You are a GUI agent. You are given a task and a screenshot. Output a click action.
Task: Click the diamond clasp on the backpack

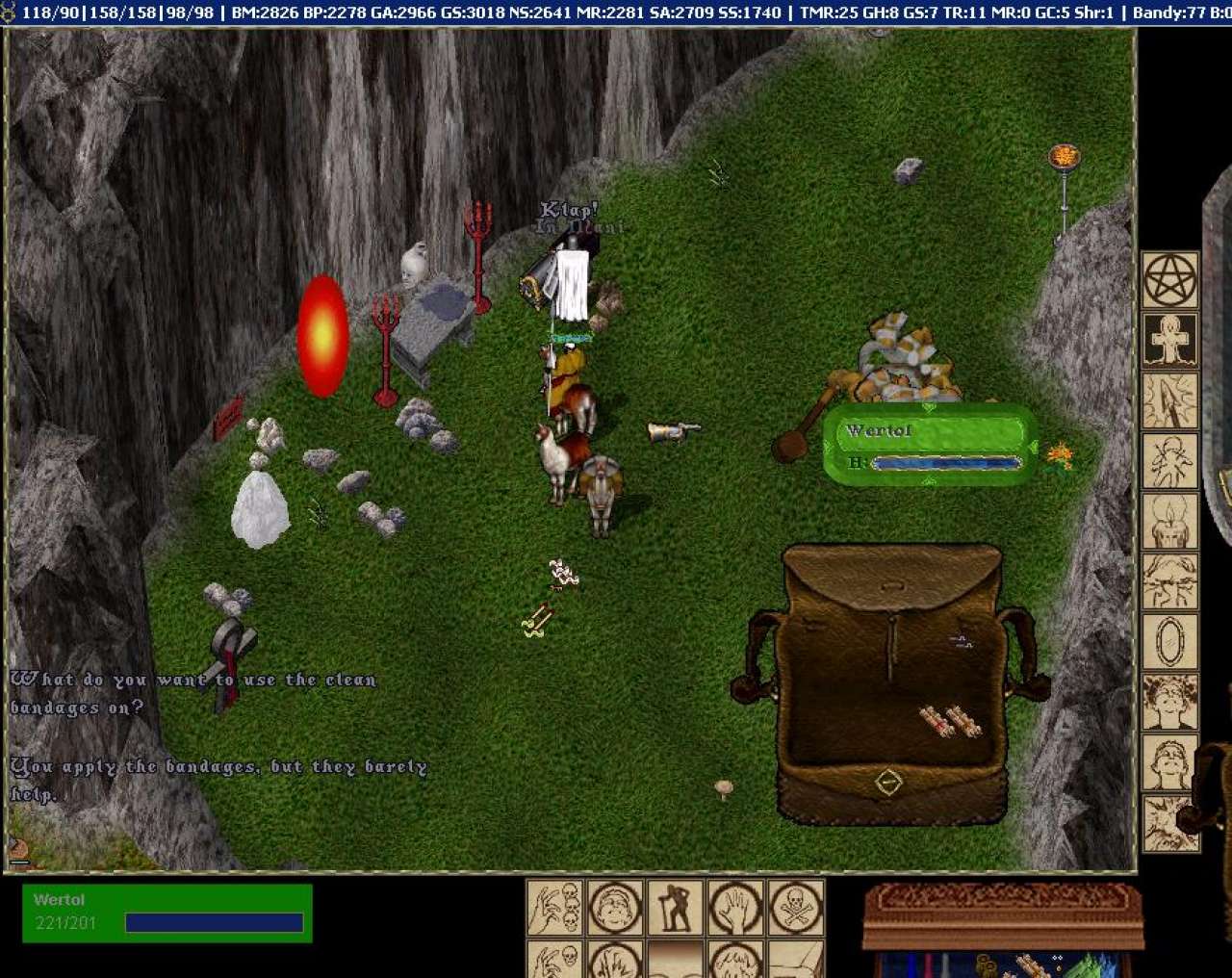click(888, 782)
